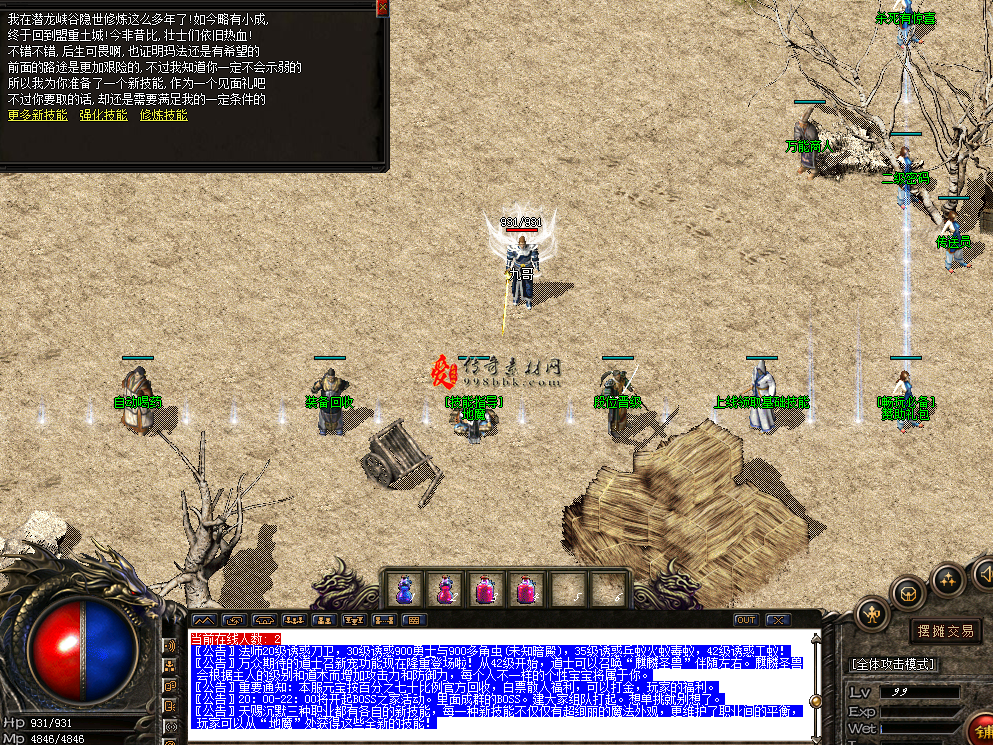The height and width of the screenshot is (745, 993).
Task: Toggle the 全体攻击模式 attack mode label
Action: [x=892, y=664]
